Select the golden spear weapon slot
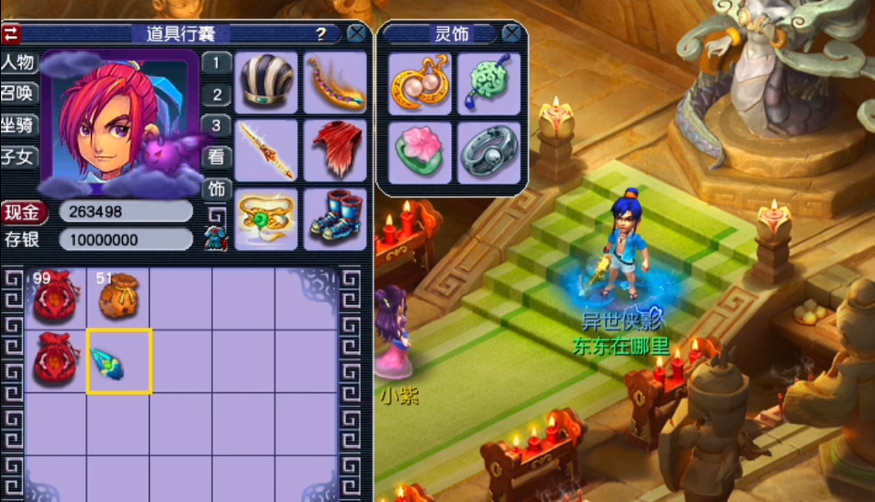 (x=266, y=148)
